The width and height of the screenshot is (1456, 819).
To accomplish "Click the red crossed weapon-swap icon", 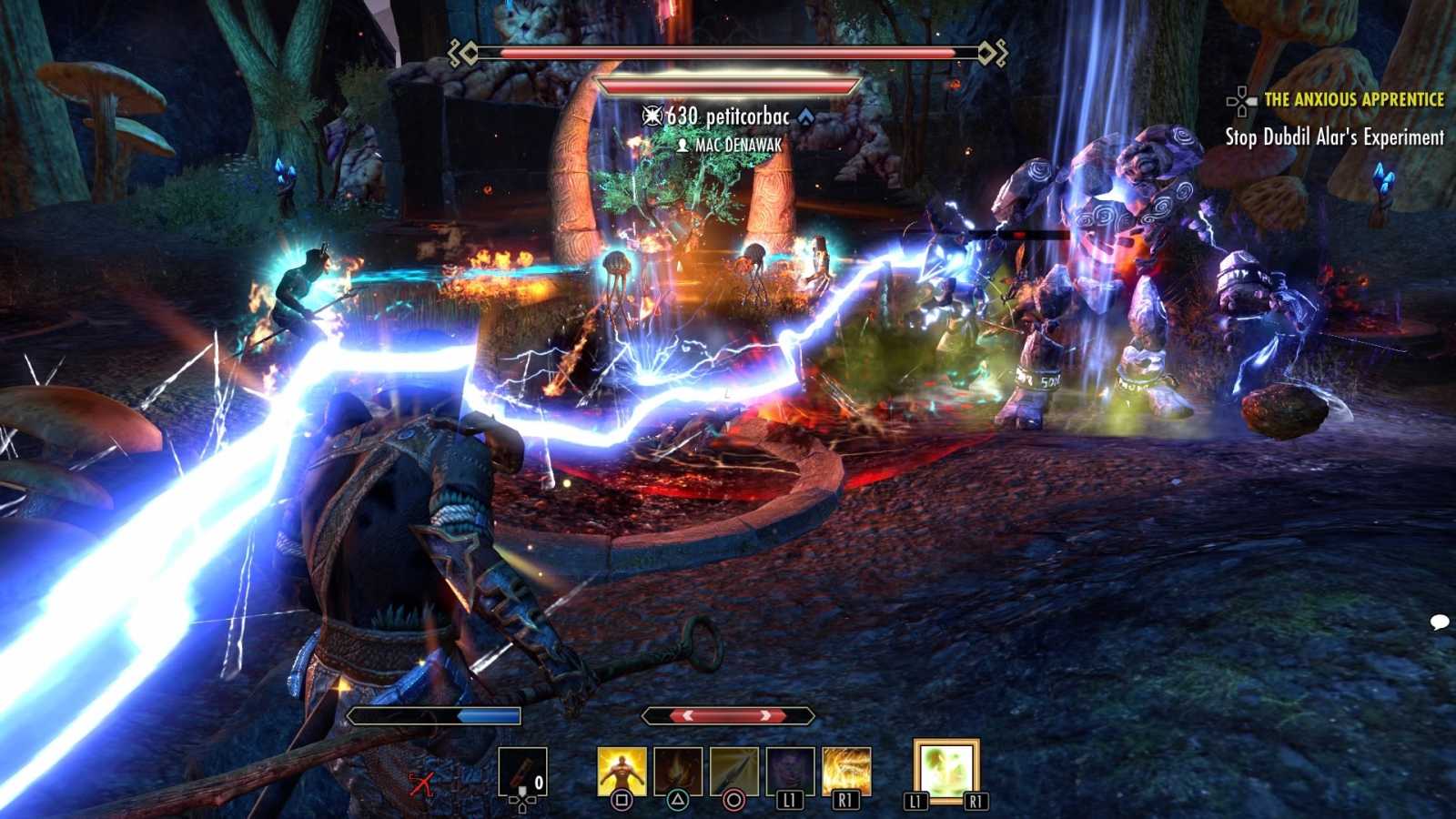I will coord(420,783).
